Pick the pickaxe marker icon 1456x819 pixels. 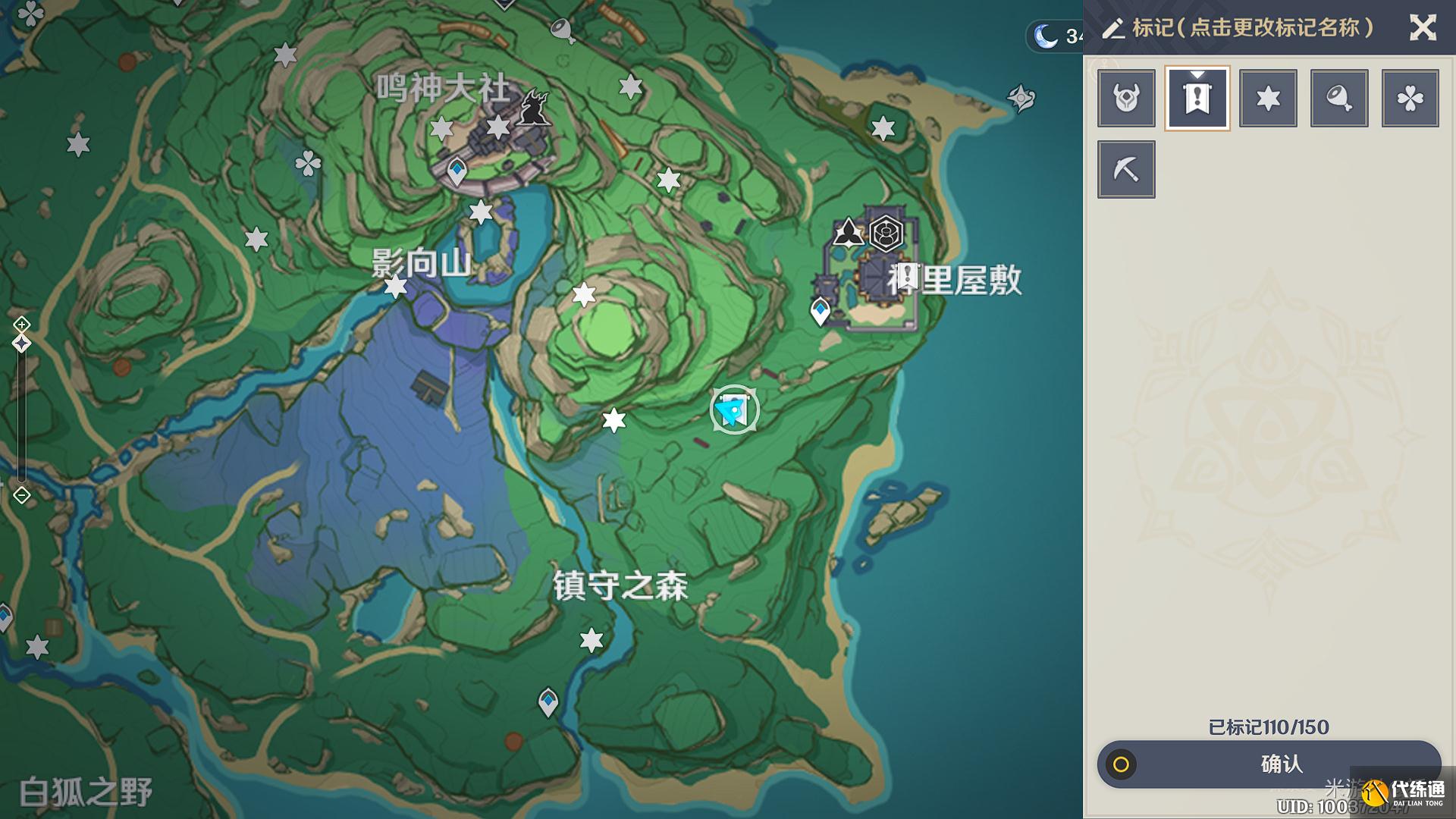point(1126,169)
